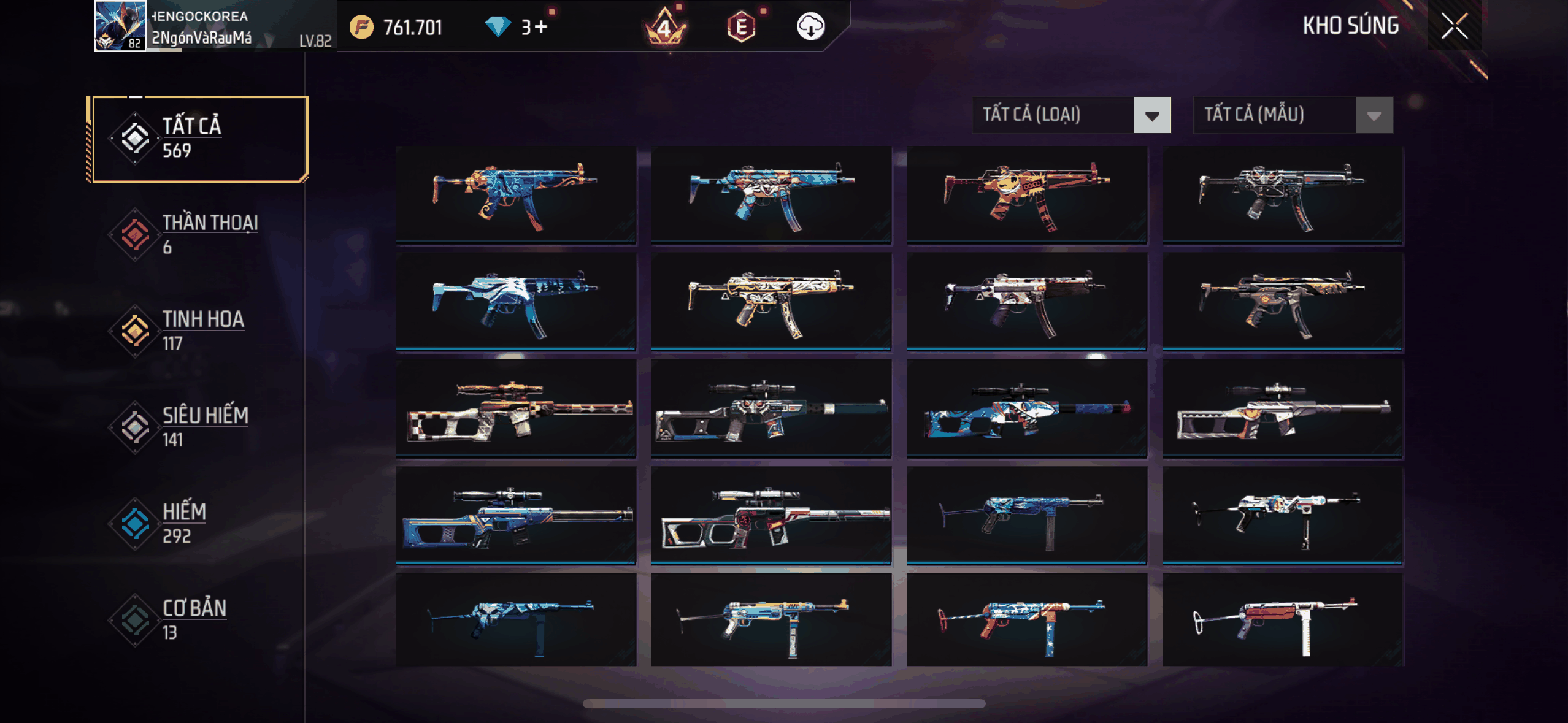The height and width of the screenshot is (723, 1568).
Task: Expand the Tất Cả (Mẫu) dropdown
Action: coord(1293,115)
